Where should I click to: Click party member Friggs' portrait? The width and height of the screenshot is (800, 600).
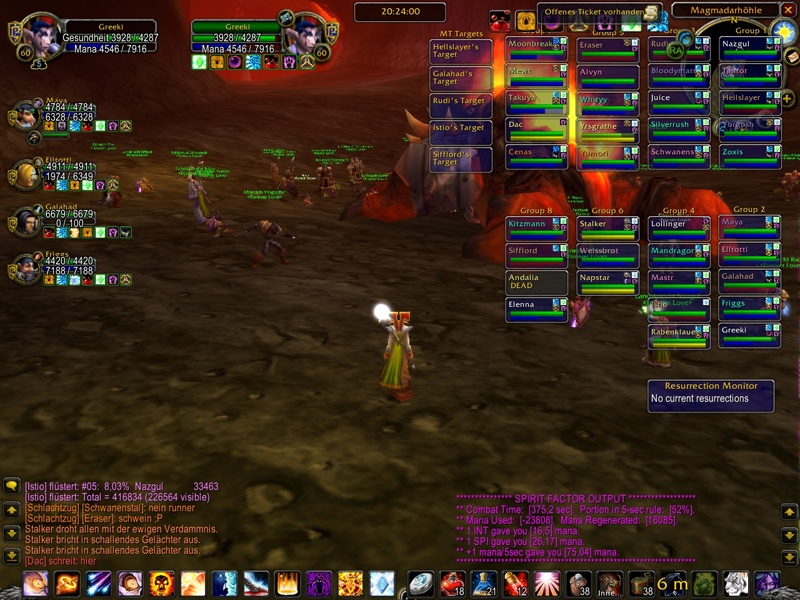[x=24, y=269]
